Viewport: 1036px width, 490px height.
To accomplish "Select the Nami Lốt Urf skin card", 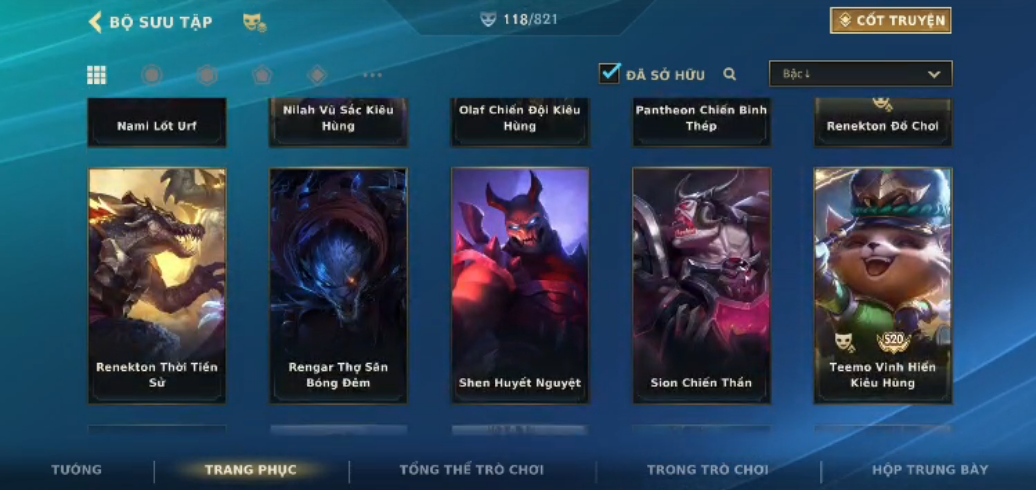I will pyautogui.click(x=157, y=123).
